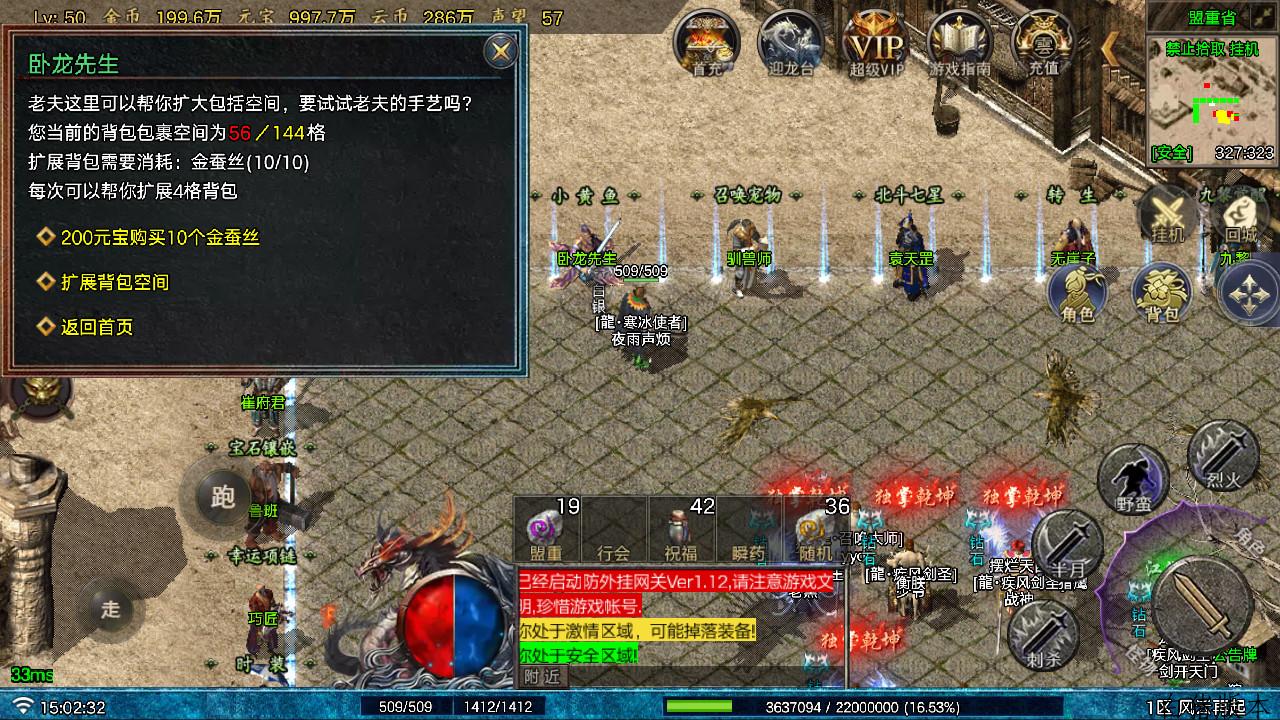The width and height of the screenshot is (1280, 720).
Task: Collapse the top icon row with arrow
Action: 1110,47
